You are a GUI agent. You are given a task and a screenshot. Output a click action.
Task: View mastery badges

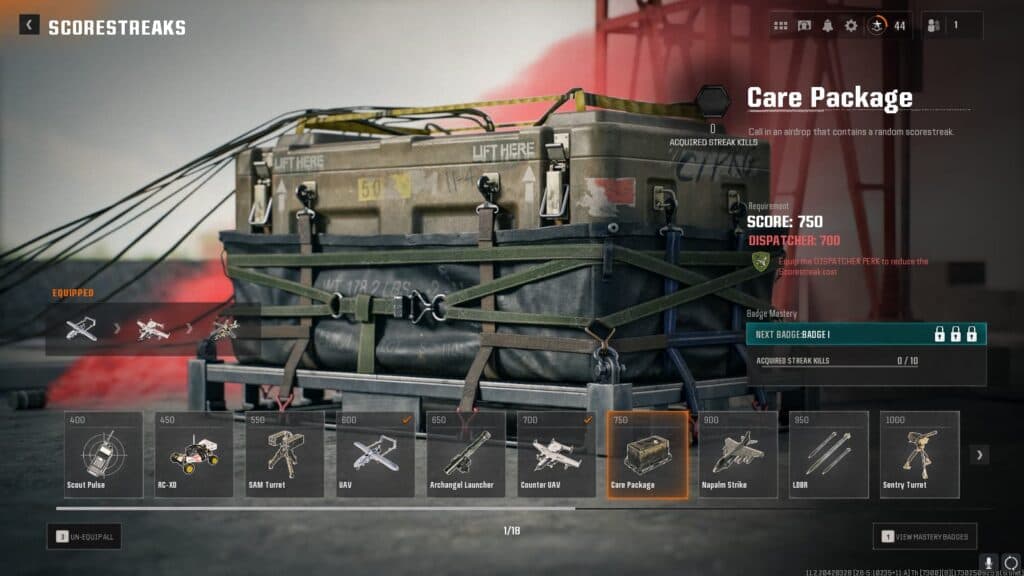coord(925,537)
